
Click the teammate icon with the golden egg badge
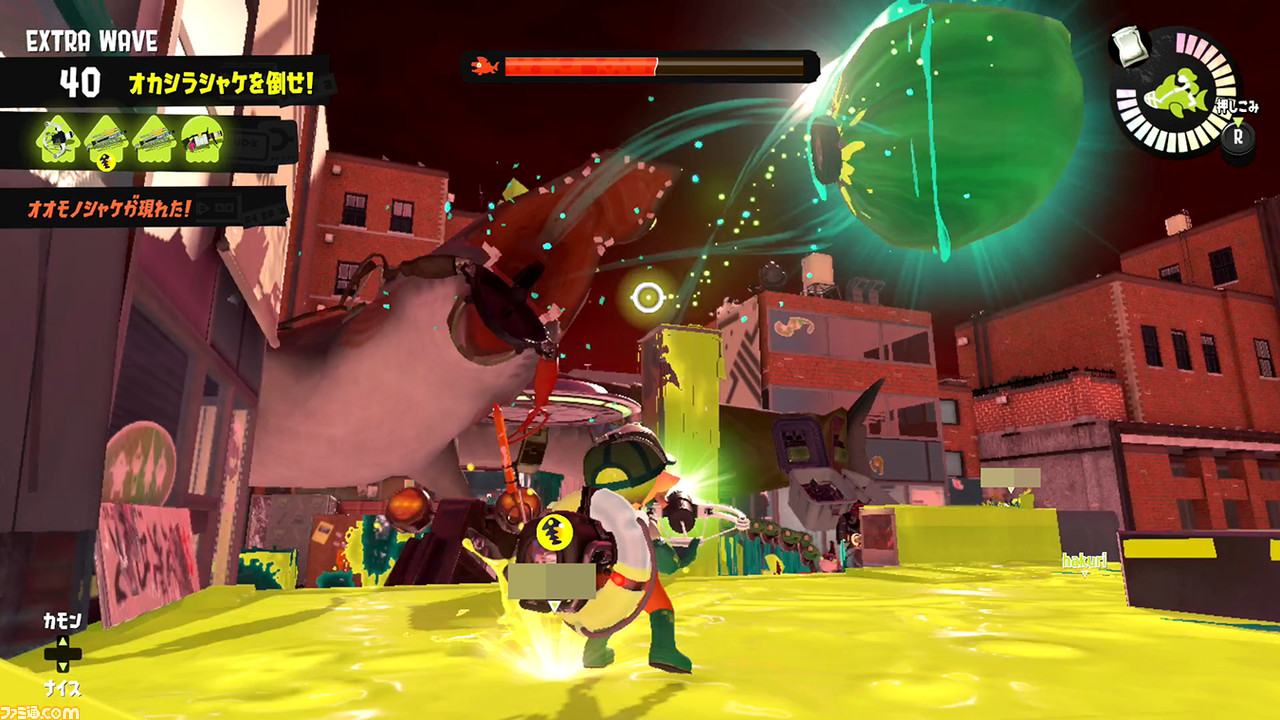pos(105,140)
